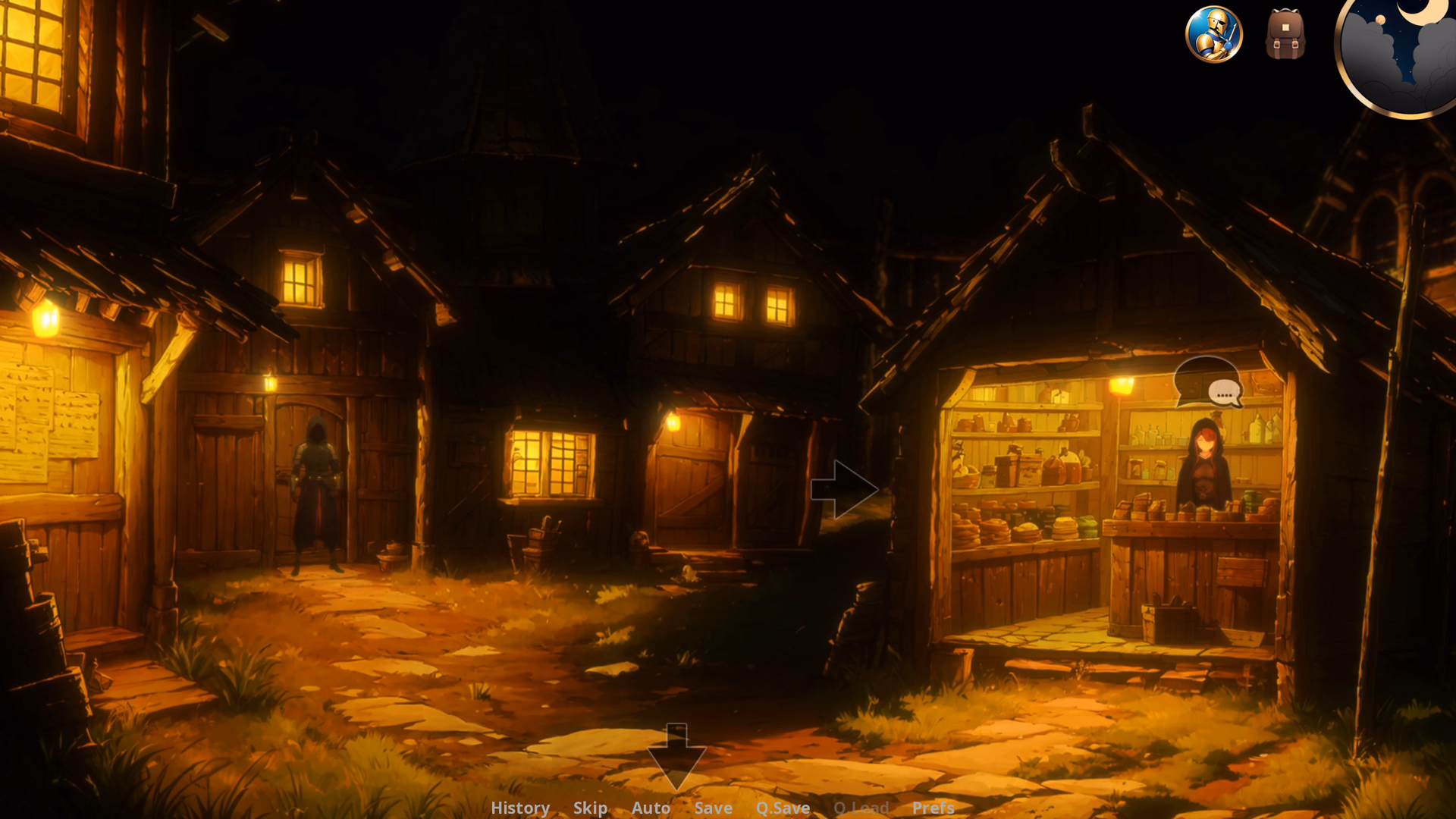
Task: Click the greyed Q.Load option
Action: pos(862,808)
